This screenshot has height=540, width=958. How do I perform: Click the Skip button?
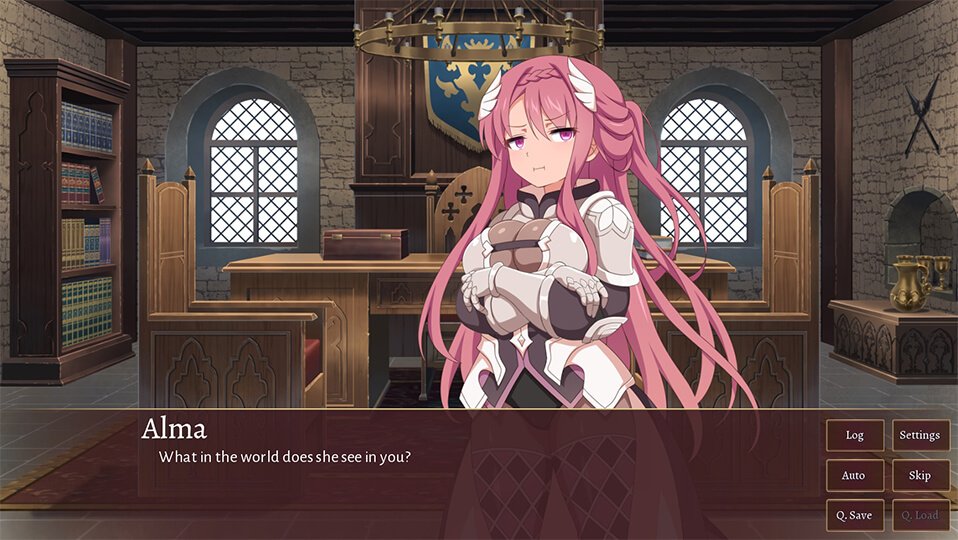(x=920, y=475)
